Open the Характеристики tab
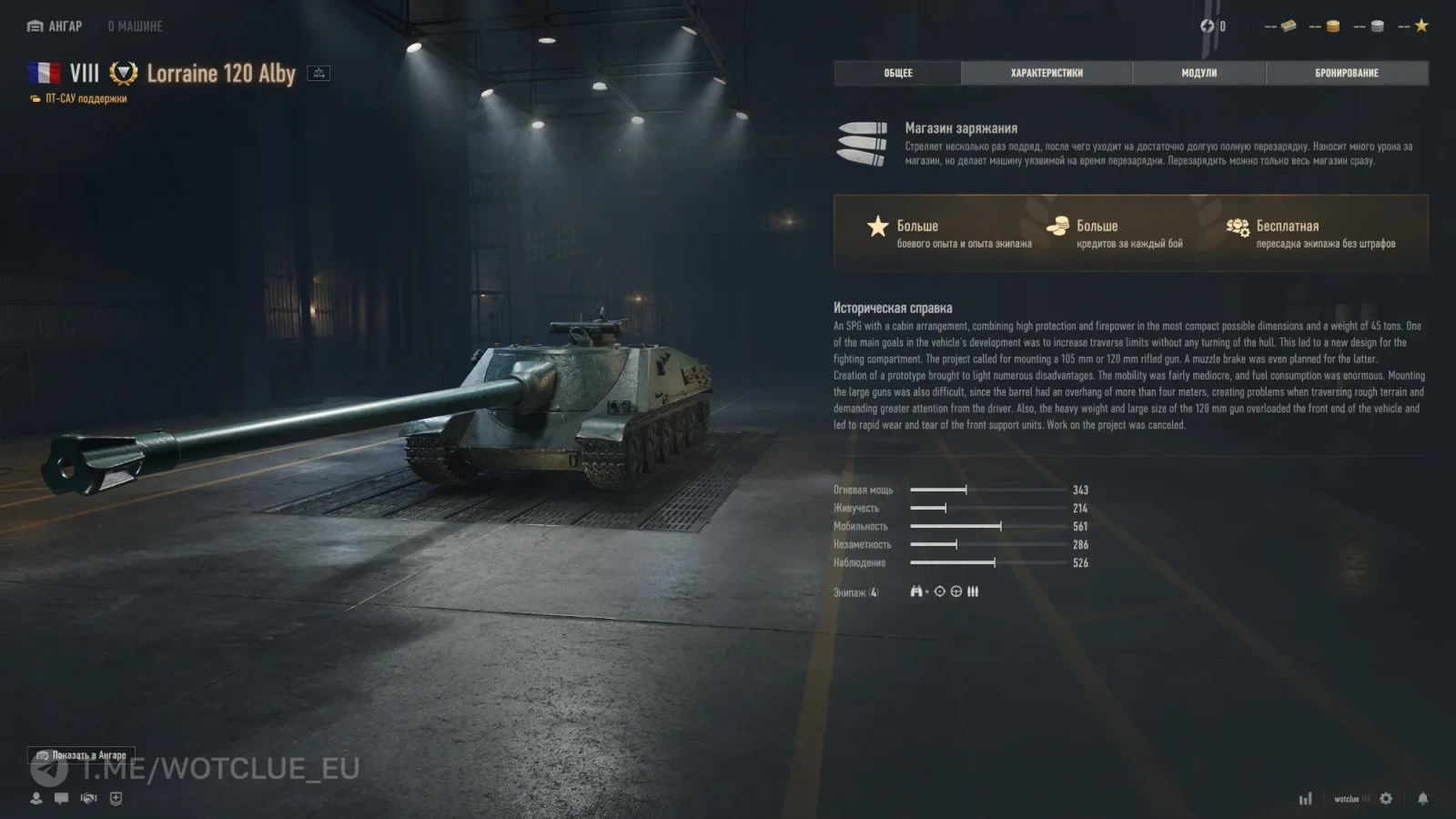 [1046, 73]
